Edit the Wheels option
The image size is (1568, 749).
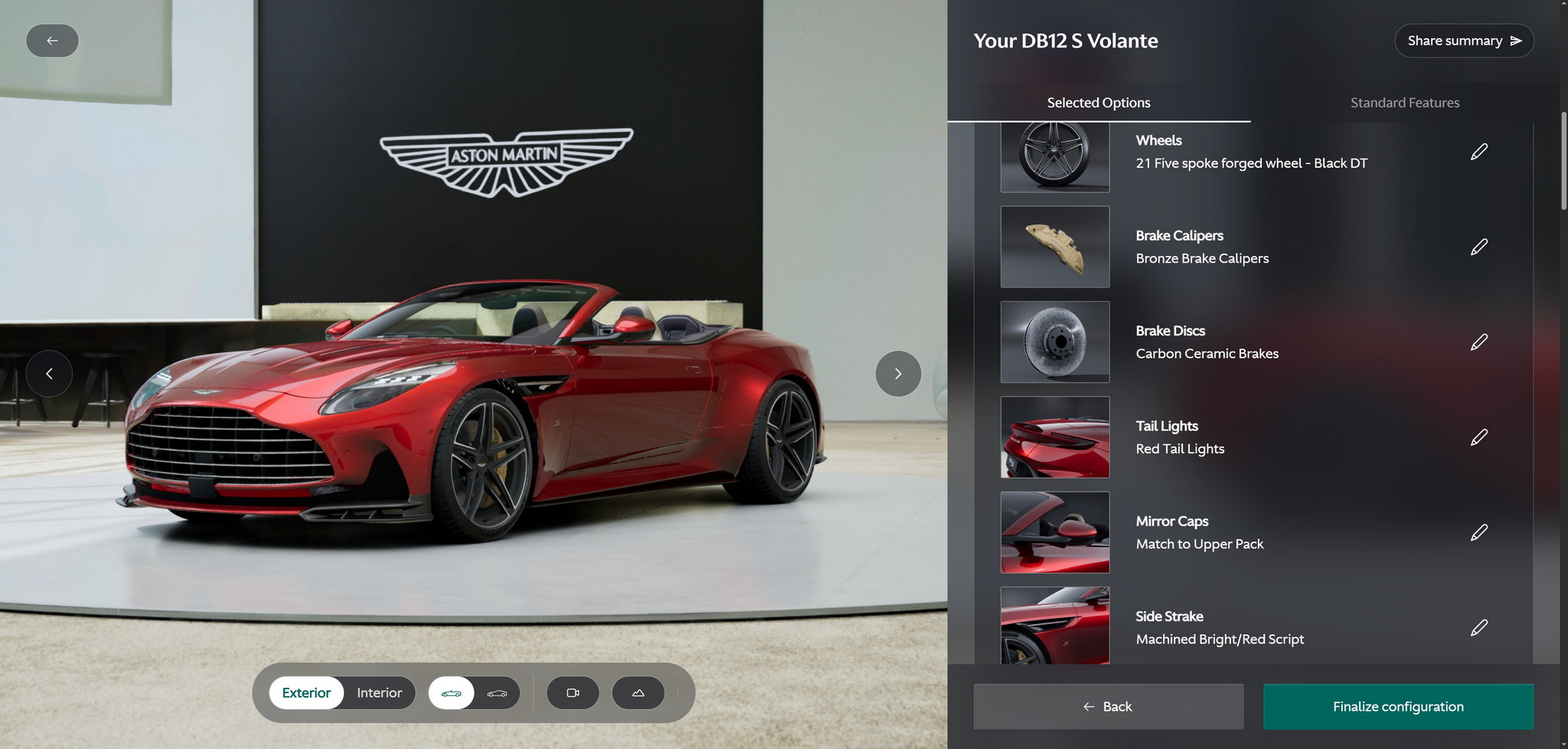[1478, 152]
